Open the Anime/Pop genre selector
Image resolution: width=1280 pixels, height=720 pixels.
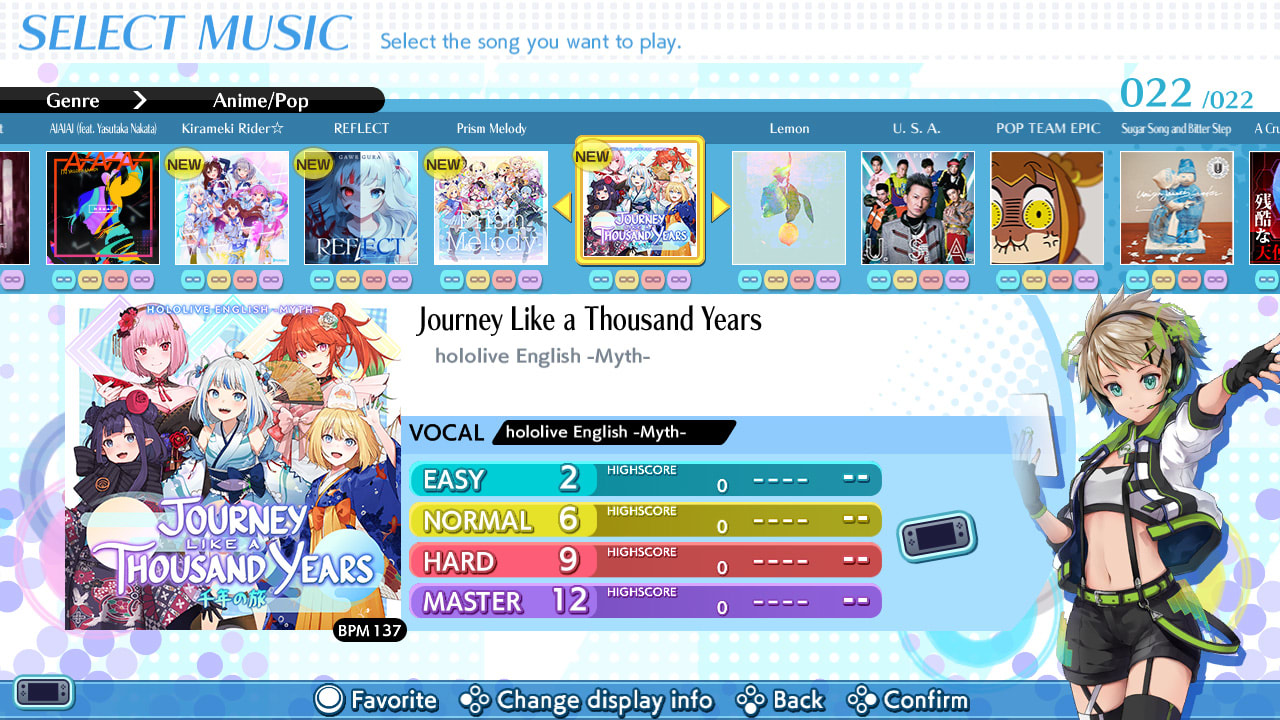tap(260, 100)
